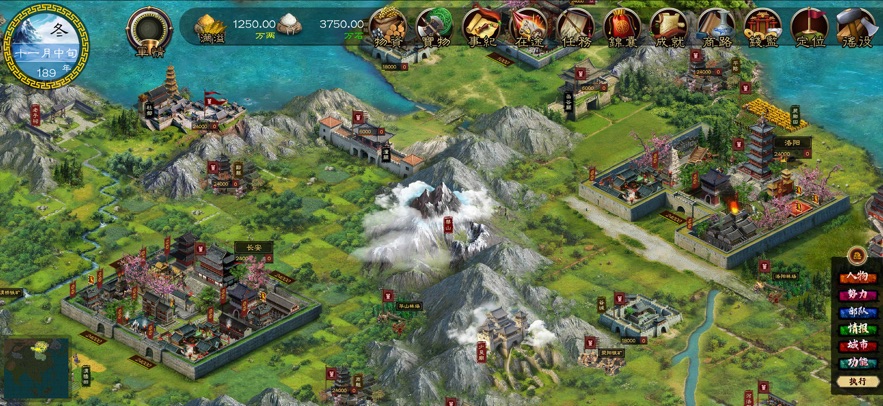
Task: Select the 情报 intelligence entry
Action: (857, 329)
